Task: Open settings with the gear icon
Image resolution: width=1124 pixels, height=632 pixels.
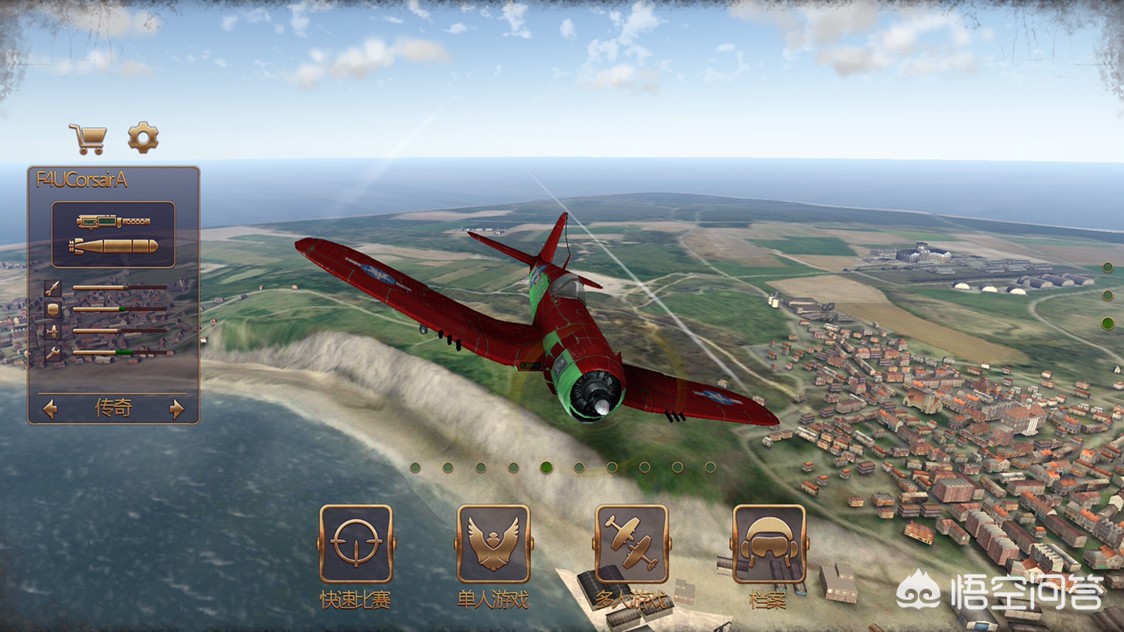Action: click(x=143, y=137)
